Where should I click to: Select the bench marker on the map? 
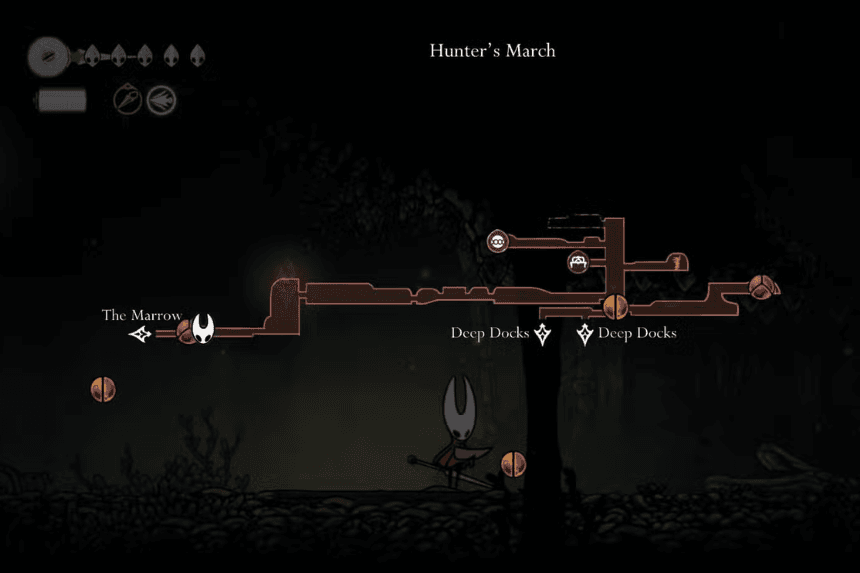coord(579,263)
